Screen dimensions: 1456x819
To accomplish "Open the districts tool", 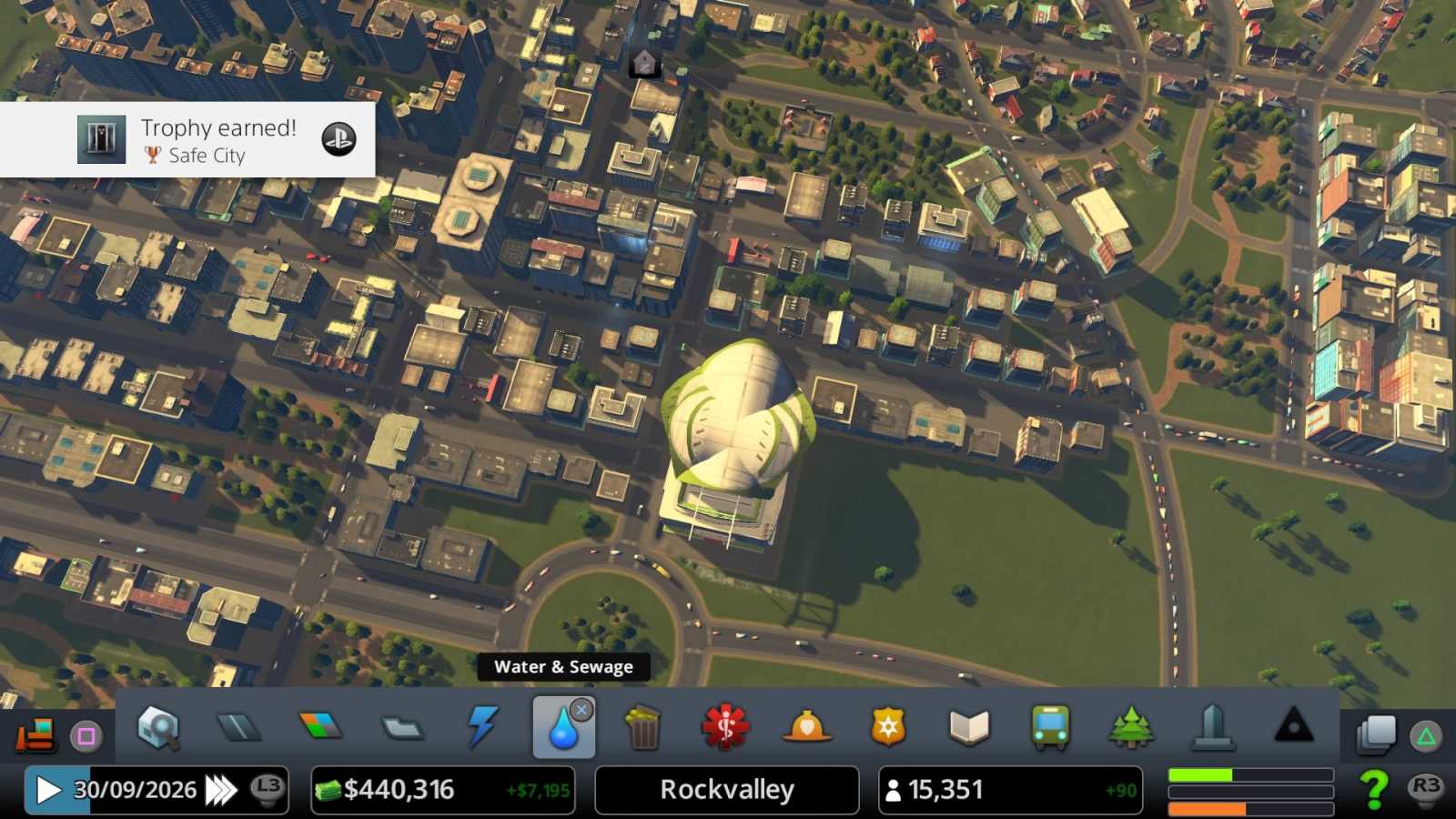I will [x=401, y=728].
